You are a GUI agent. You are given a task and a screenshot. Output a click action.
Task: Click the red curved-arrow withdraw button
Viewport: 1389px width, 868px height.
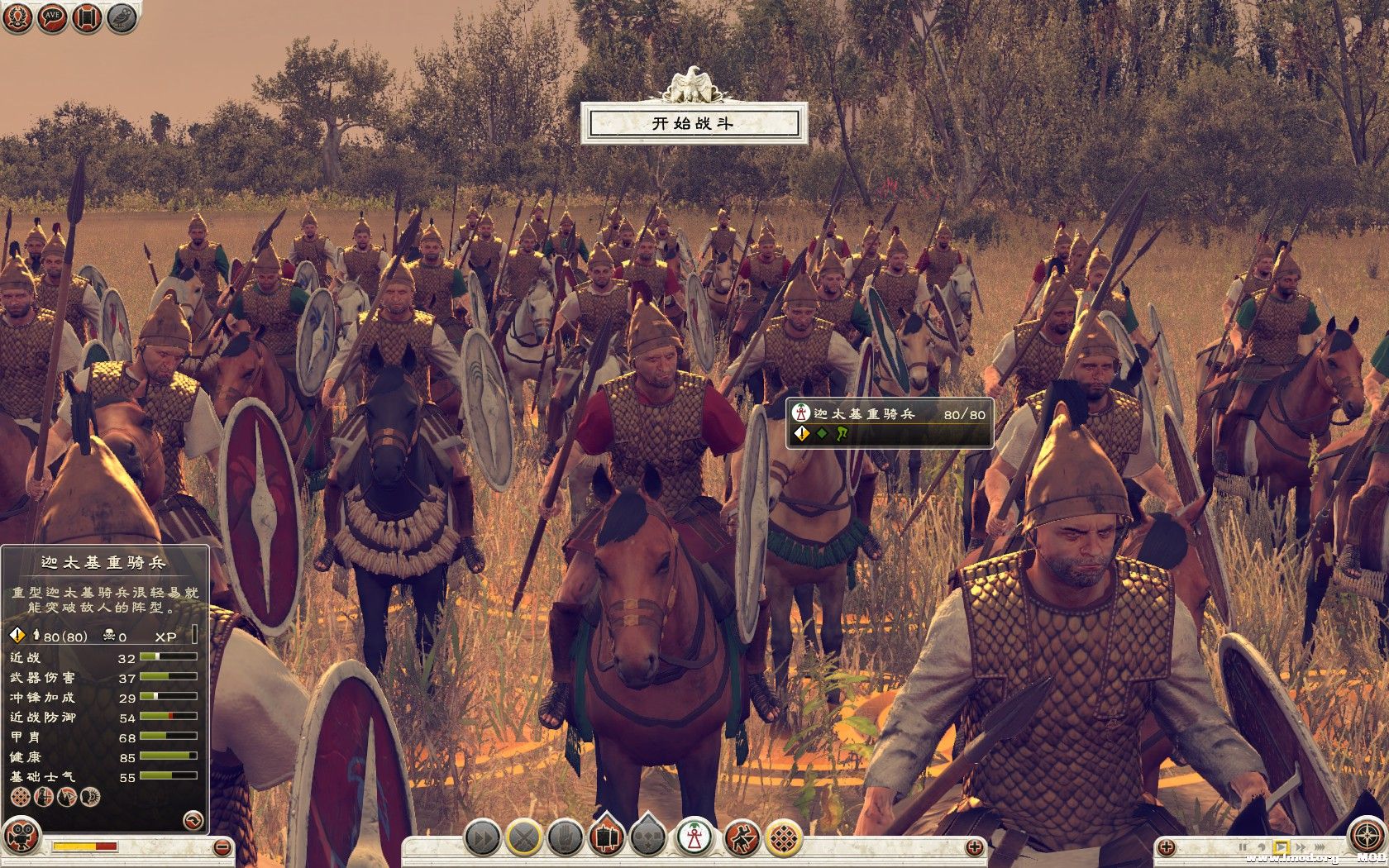[x=192, y=821]
